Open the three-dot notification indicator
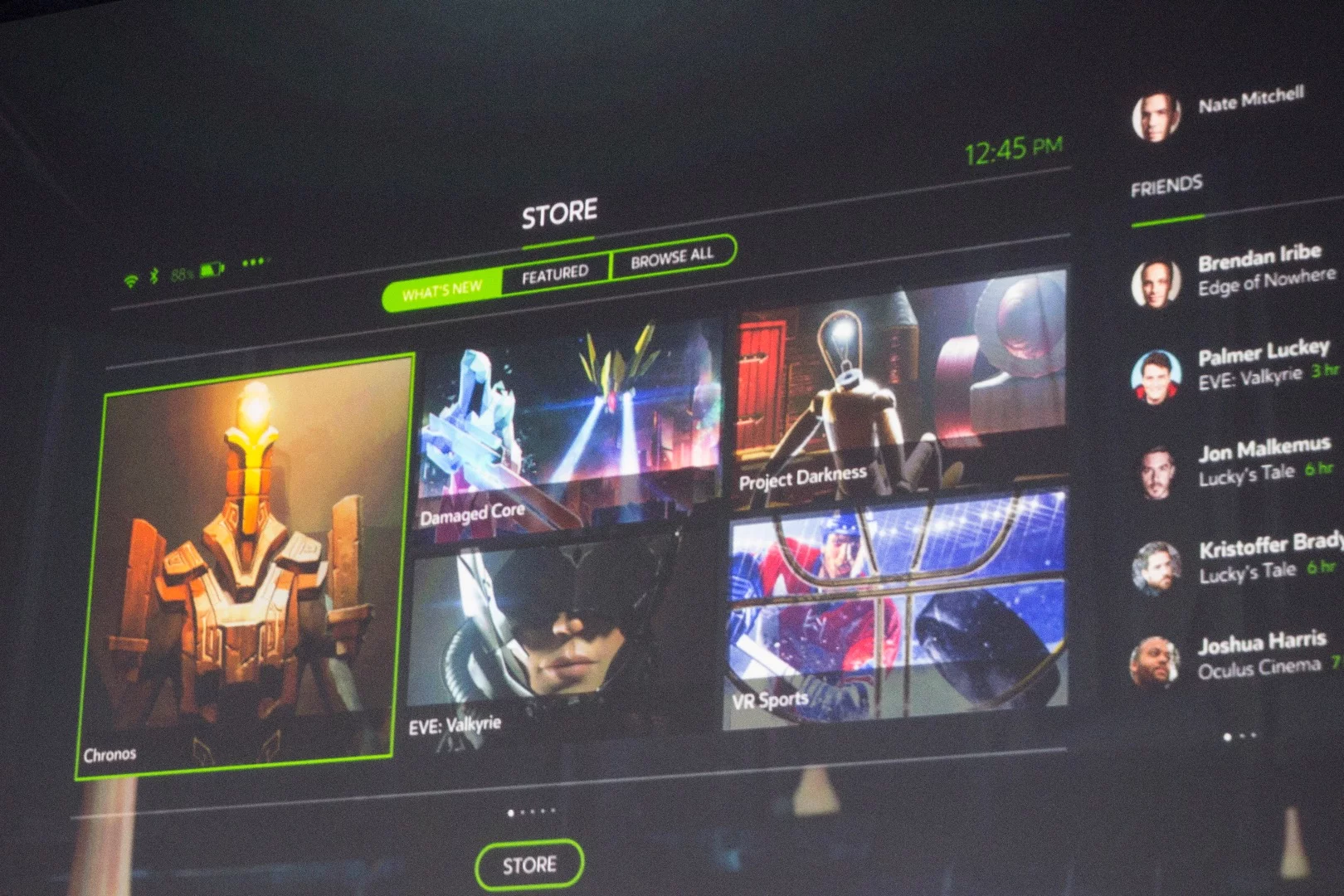 click(x=254, y=262)
